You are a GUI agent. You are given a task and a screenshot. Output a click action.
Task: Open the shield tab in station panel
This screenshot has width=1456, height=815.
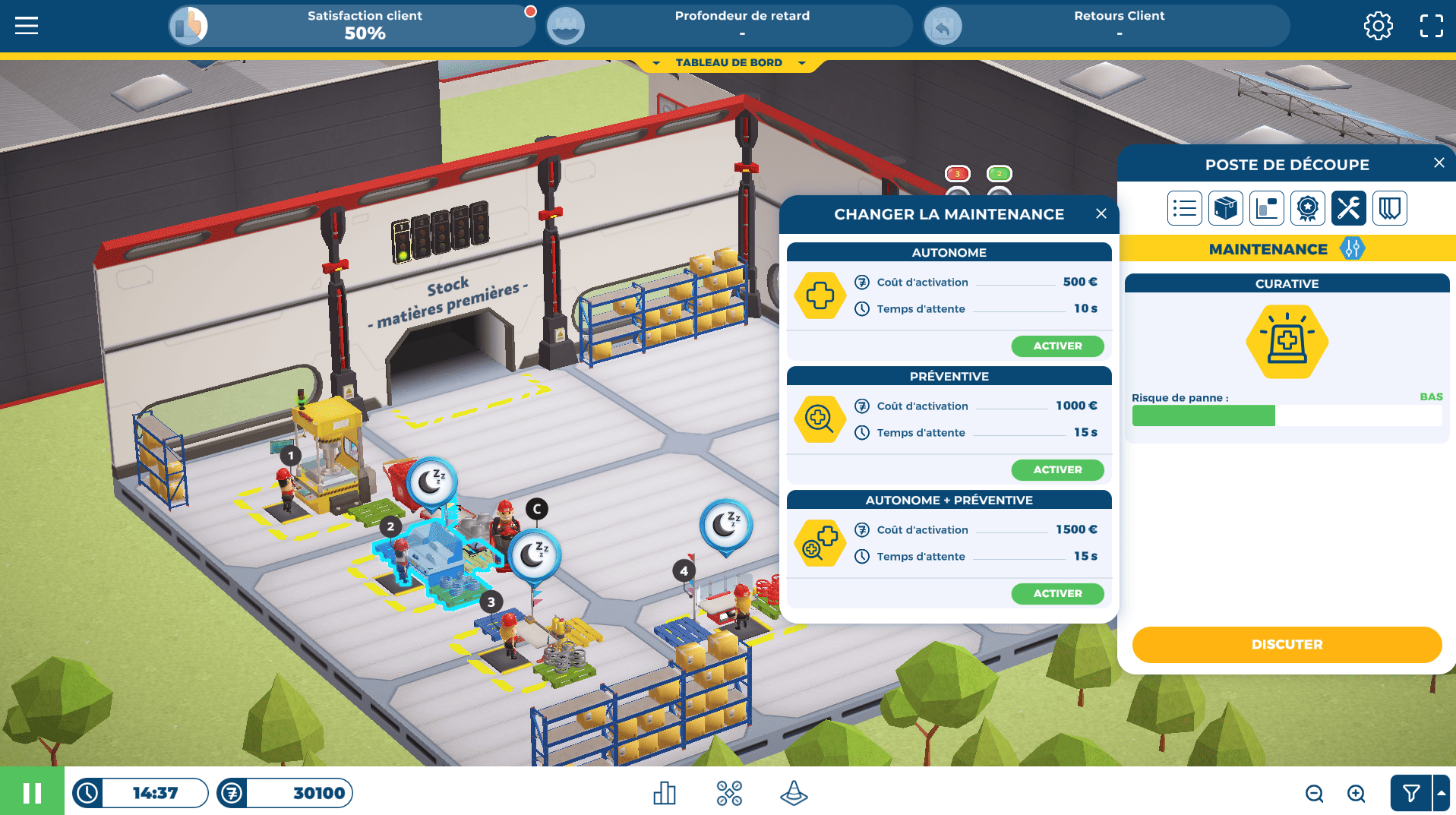pyautogui.click(x=1389, y=208)
